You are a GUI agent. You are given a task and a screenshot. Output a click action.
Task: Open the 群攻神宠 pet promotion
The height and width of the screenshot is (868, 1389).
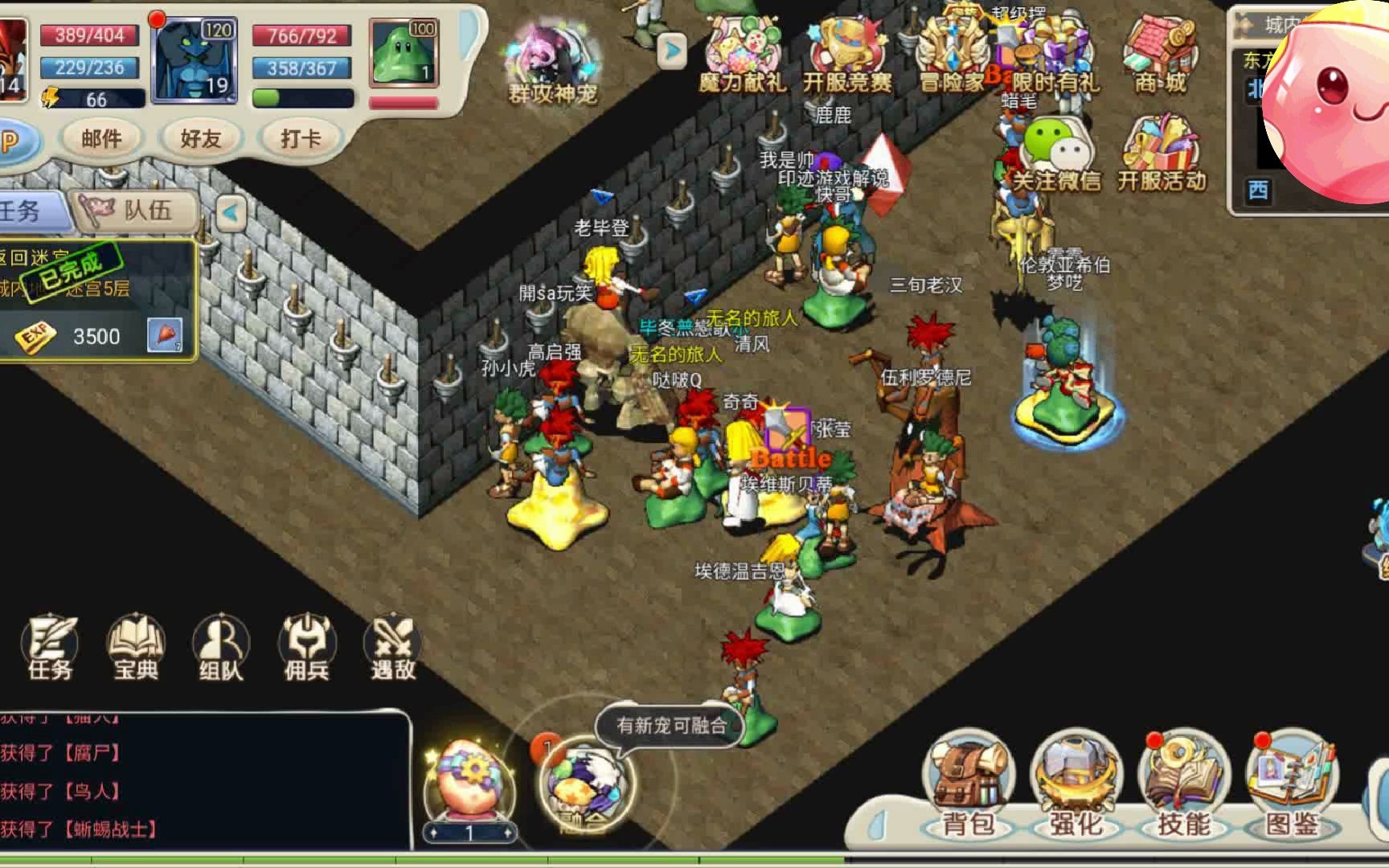point(552,64)
